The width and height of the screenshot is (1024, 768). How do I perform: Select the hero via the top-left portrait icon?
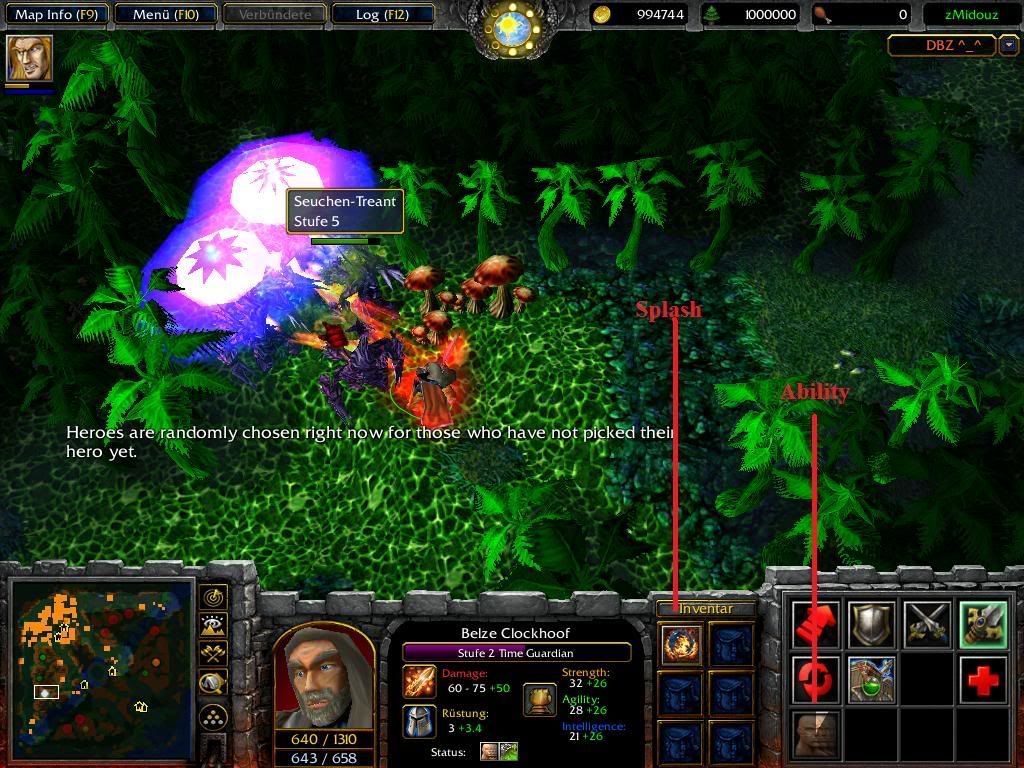point(29,58)
